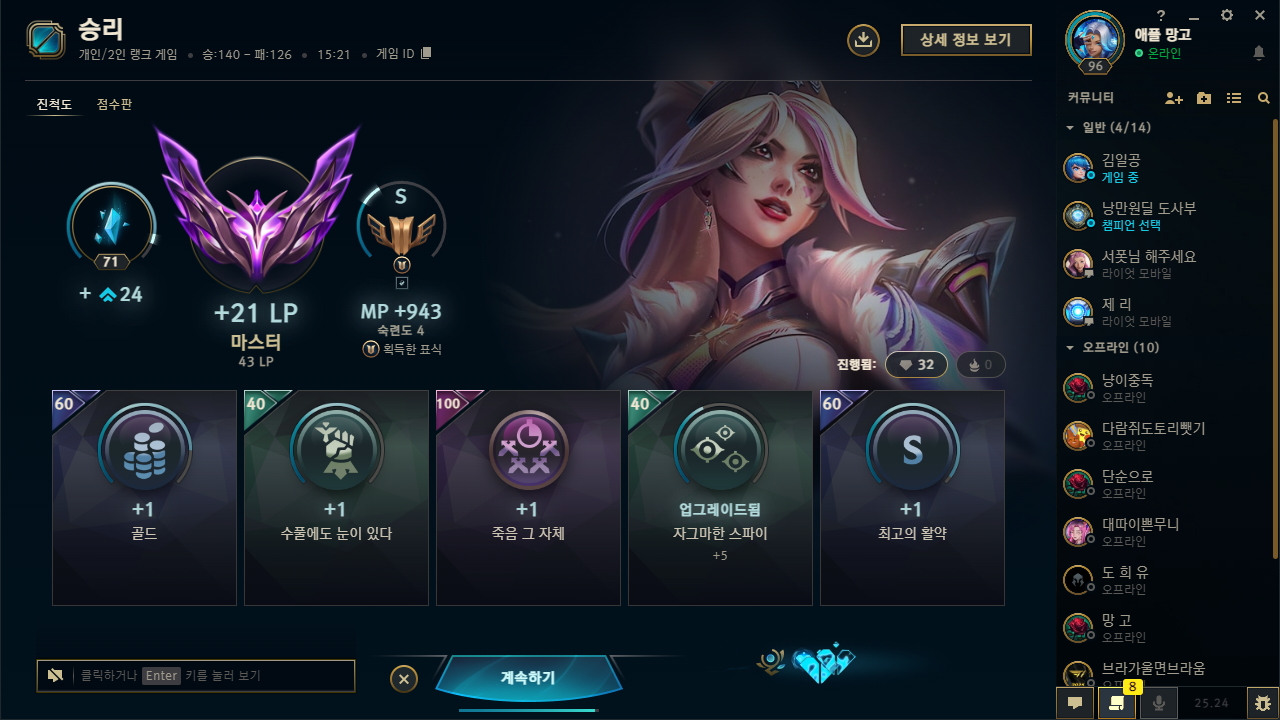Collapse the 오프라인 friends group
The height and width of the screenshot is (720, 1280).
[1070, 347]
